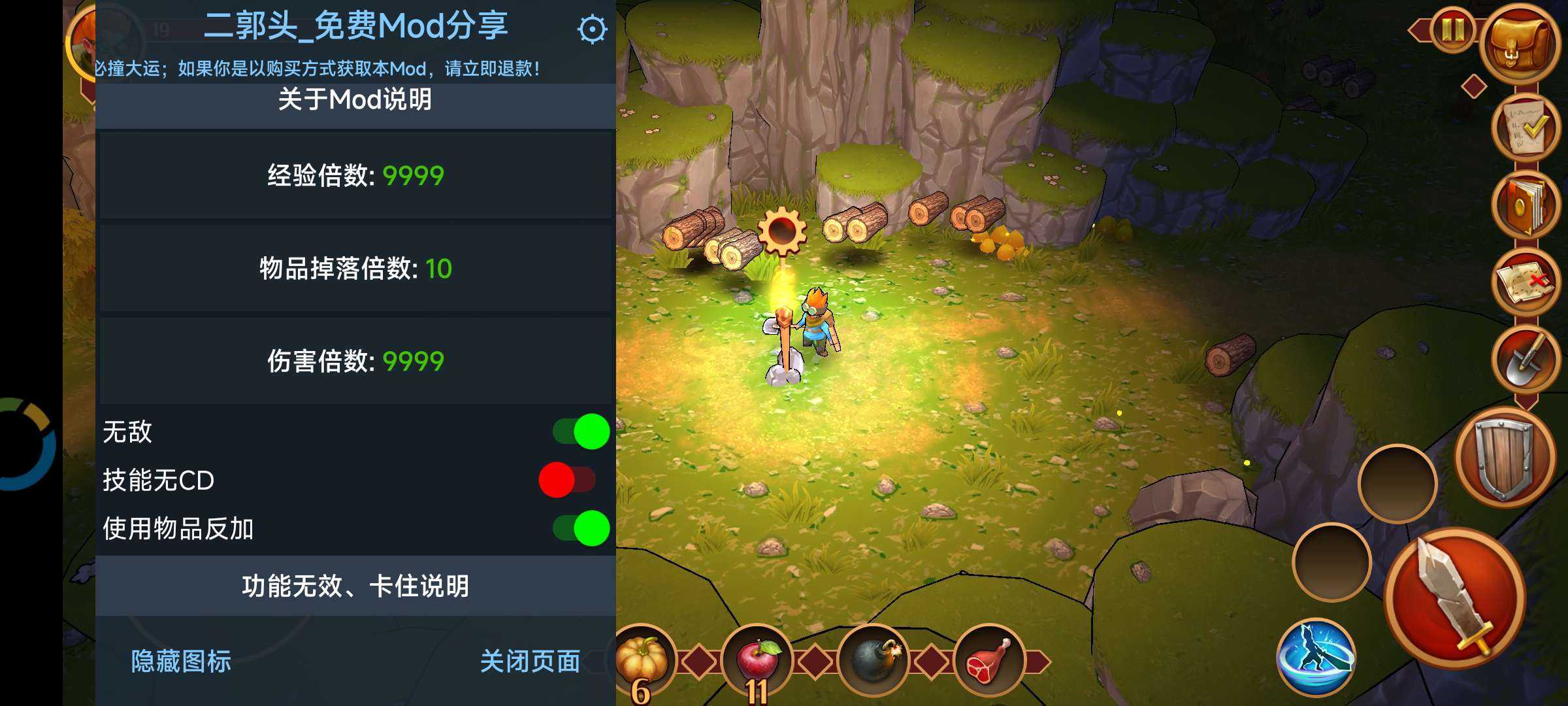Raise the wooden shield

pyautogui.click(x=1504, y=460)
